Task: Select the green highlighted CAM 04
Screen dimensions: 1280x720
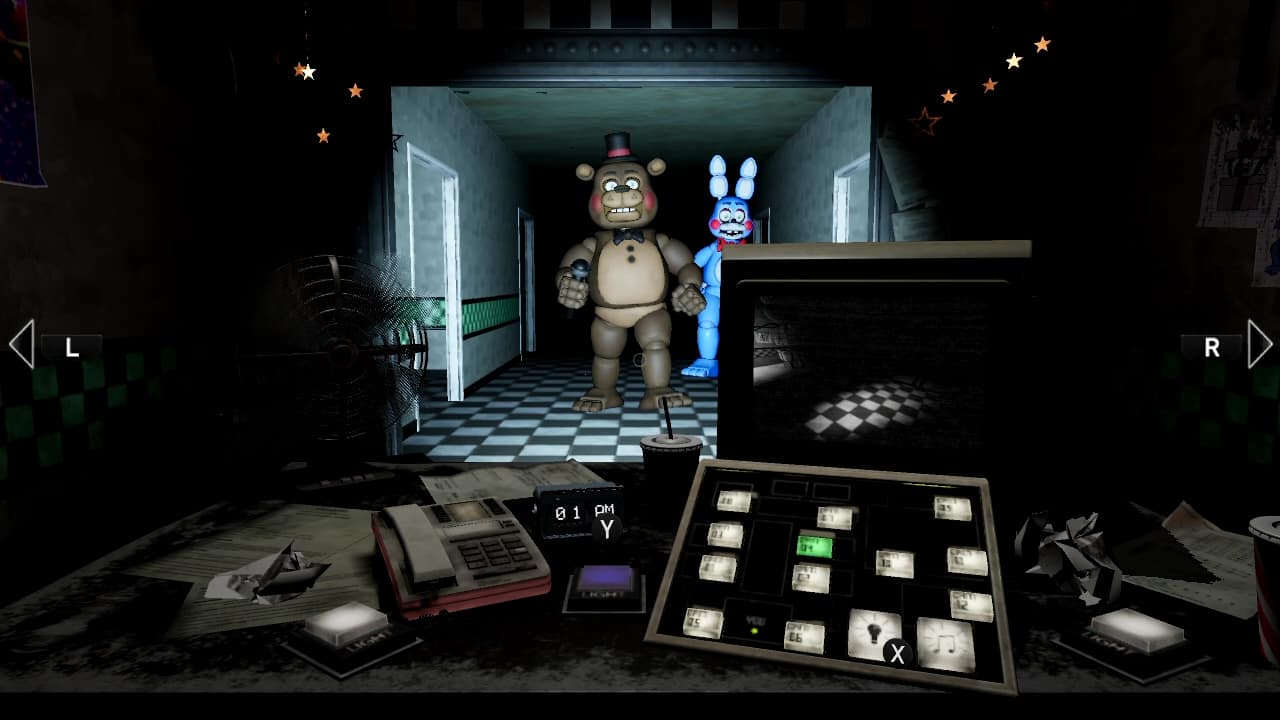Action: tap(815, 547)
